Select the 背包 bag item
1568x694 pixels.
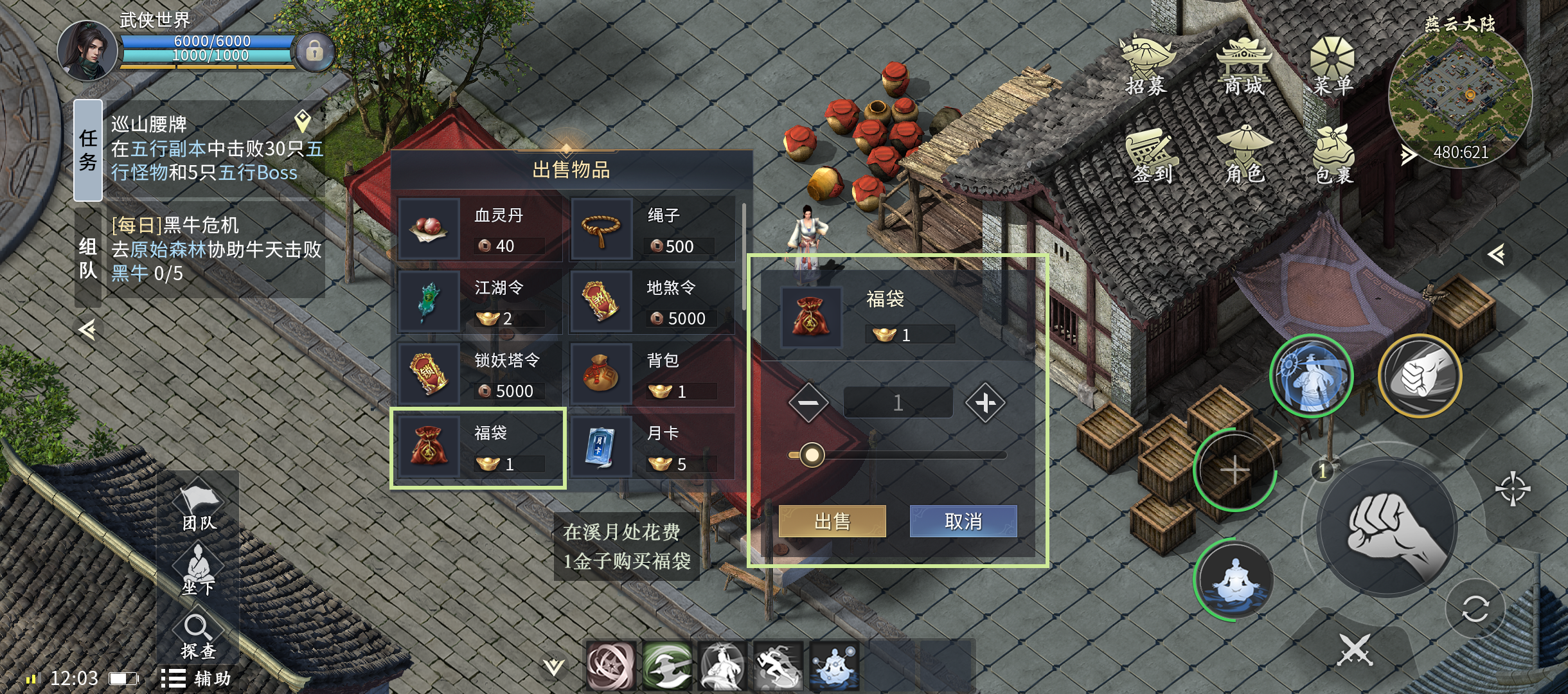(652, 375)
